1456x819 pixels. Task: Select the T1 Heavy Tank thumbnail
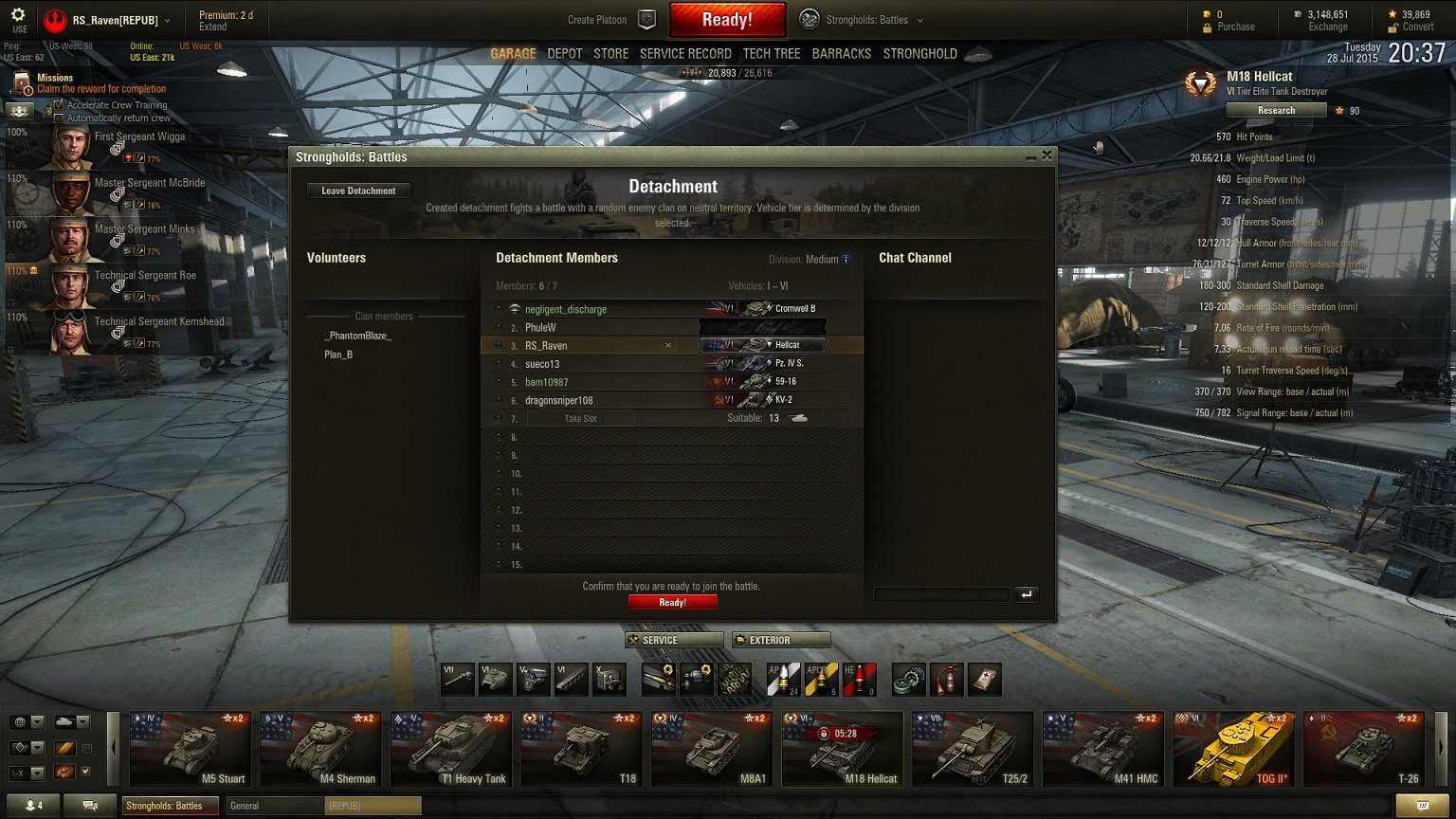pyautogui.click(x=451, y=749)
